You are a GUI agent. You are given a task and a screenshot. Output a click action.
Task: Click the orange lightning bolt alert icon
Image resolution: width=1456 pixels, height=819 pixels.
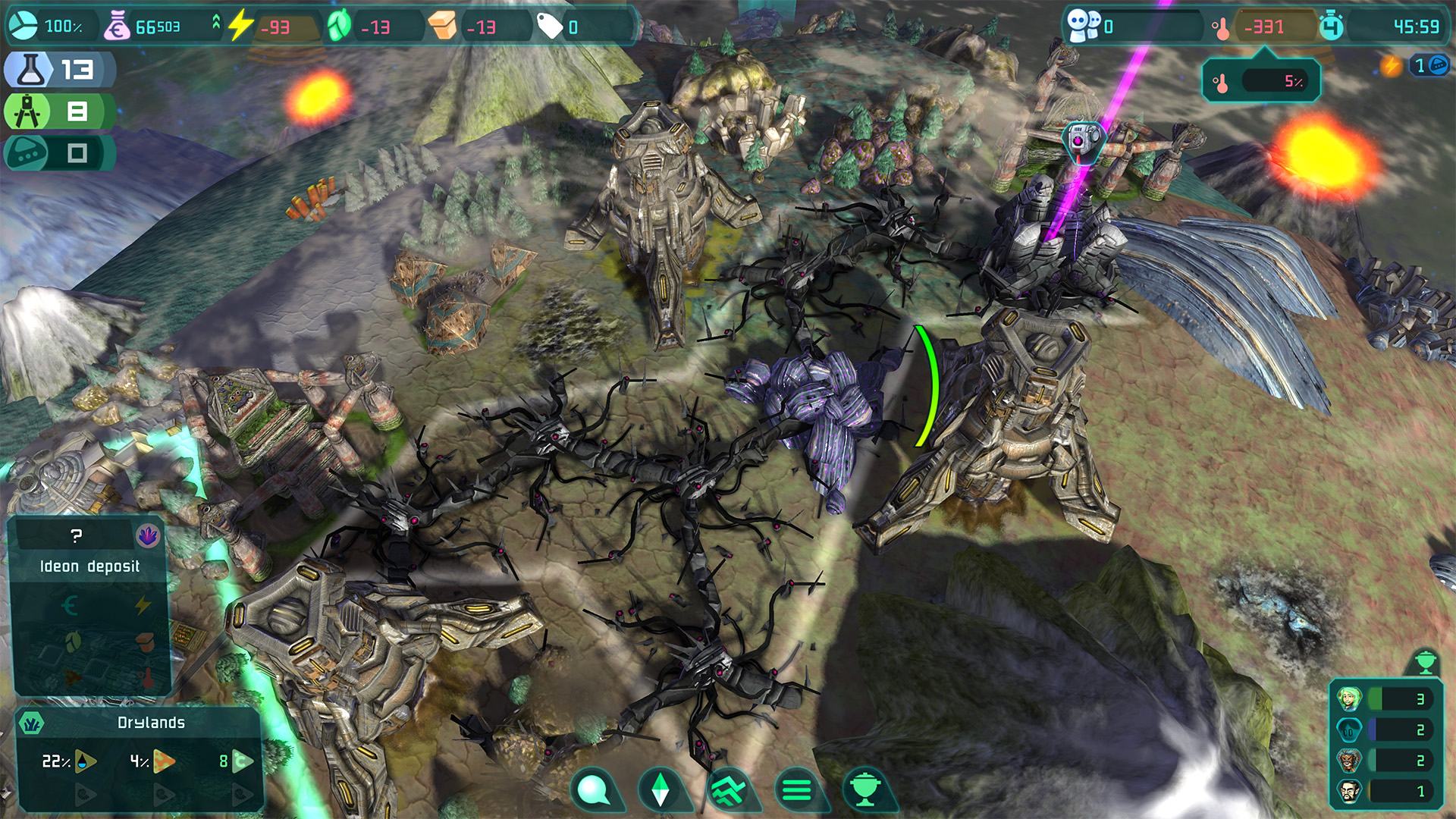pos(1391,67)
